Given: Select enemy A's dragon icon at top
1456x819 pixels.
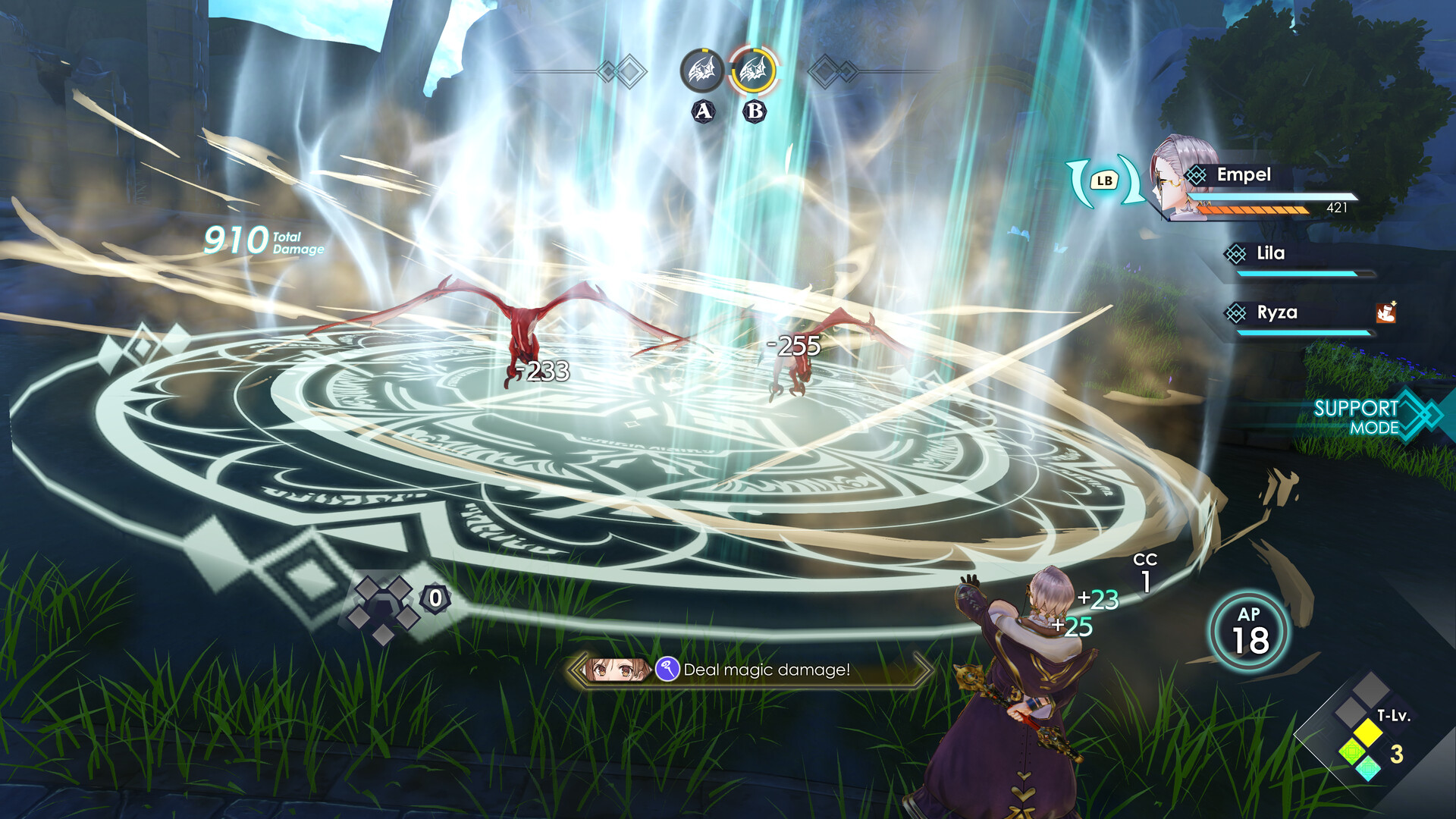Looking at the screenshot, I should 702,70.
